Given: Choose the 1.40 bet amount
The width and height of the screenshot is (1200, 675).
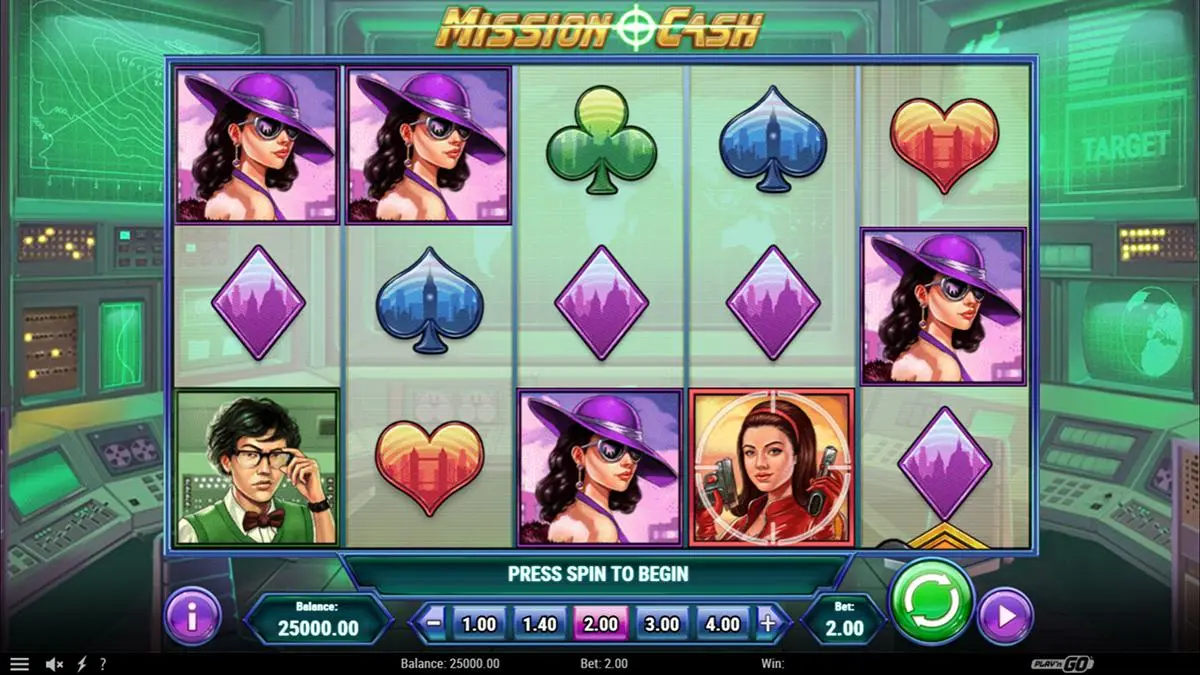Looking at the screenshot, I should click(x=539, y=624).
